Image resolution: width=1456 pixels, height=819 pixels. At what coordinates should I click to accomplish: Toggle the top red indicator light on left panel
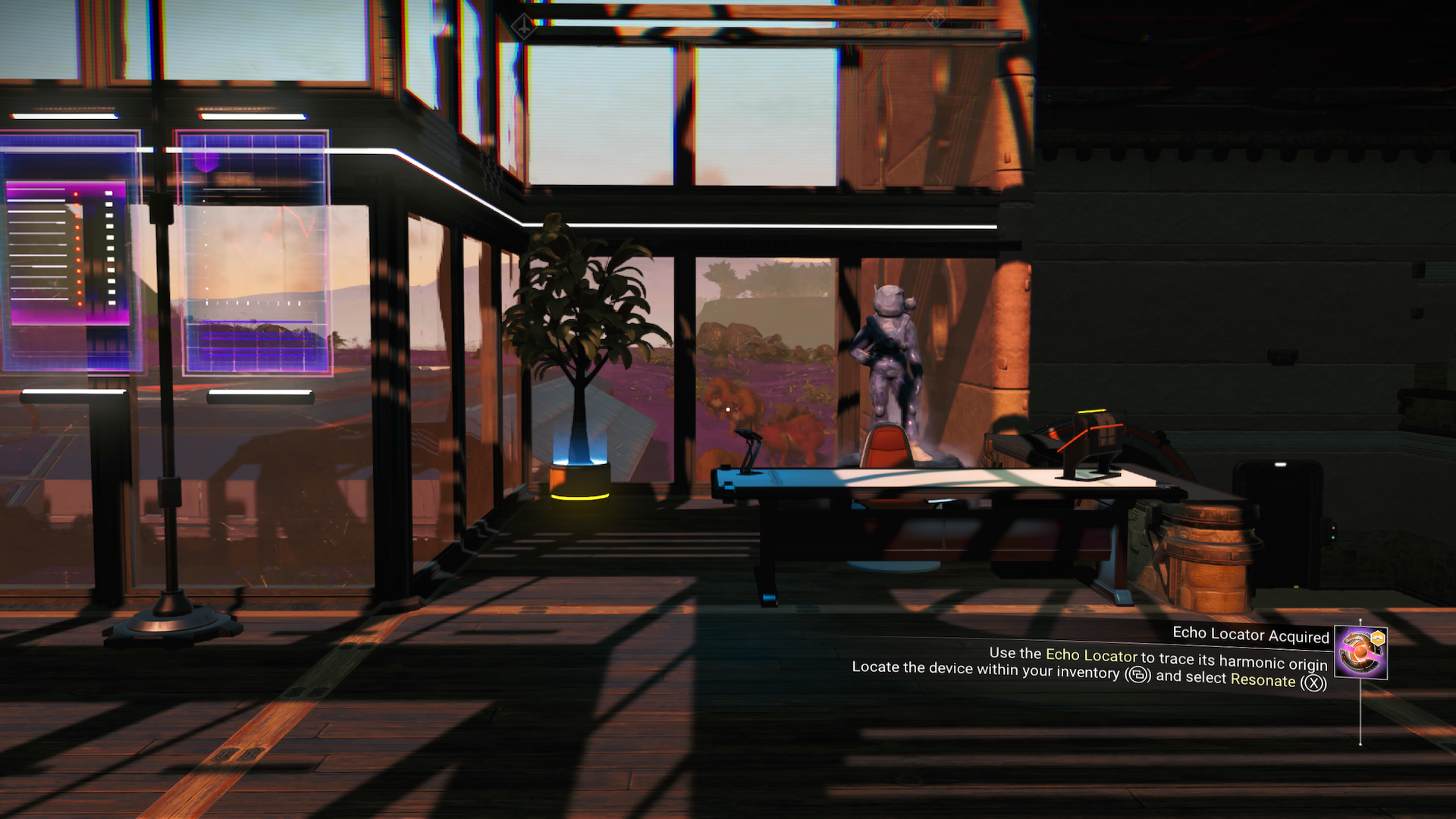(x=76, y=193)
